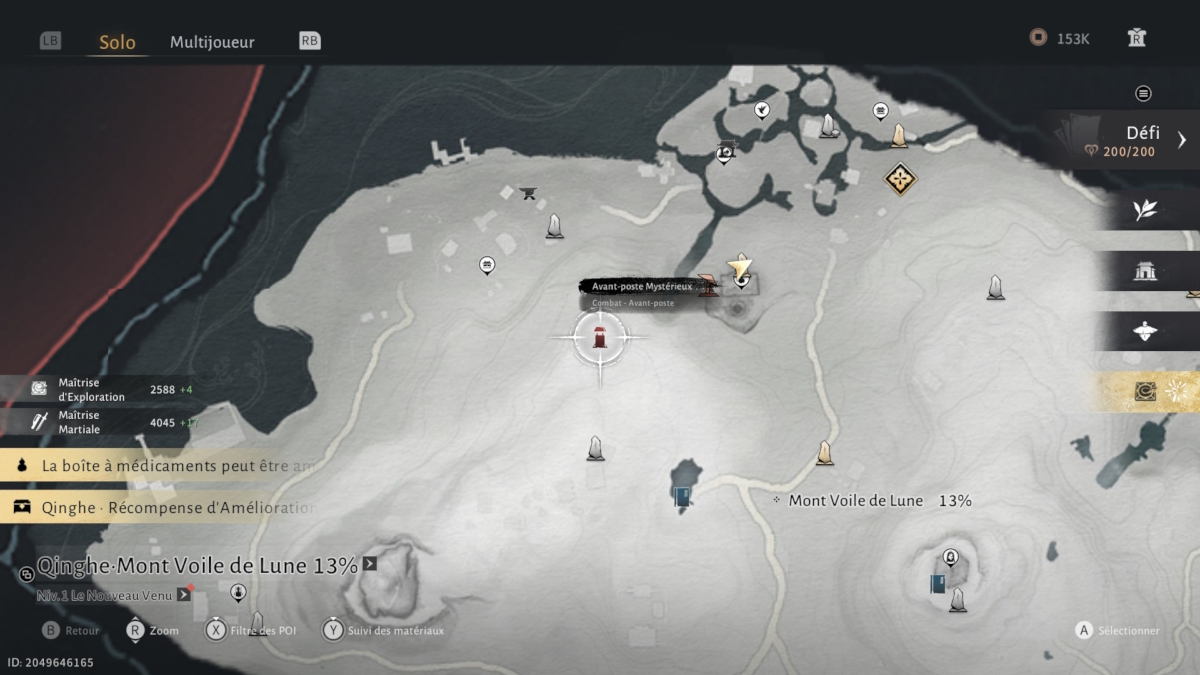Select the Avant-poste Mystérieux map marker
1200x675 pixels.
708,287
